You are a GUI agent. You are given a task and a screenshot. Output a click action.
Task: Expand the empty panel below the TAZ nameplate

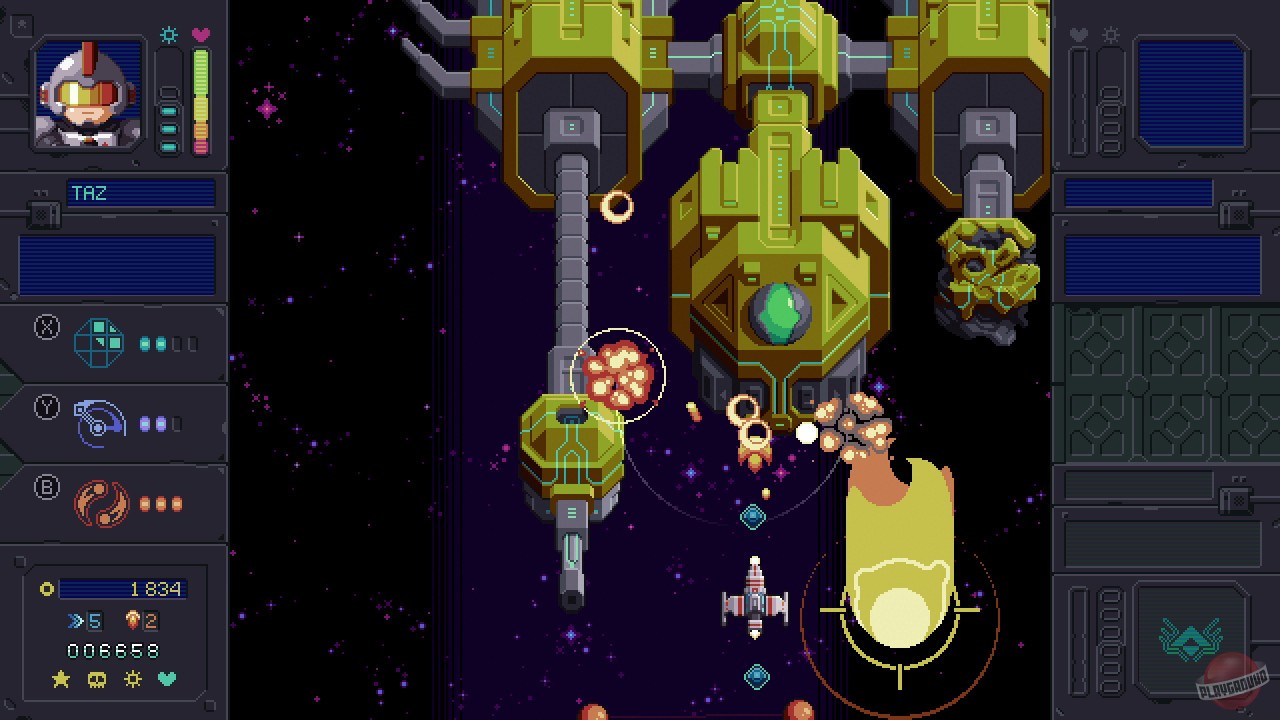115,260
